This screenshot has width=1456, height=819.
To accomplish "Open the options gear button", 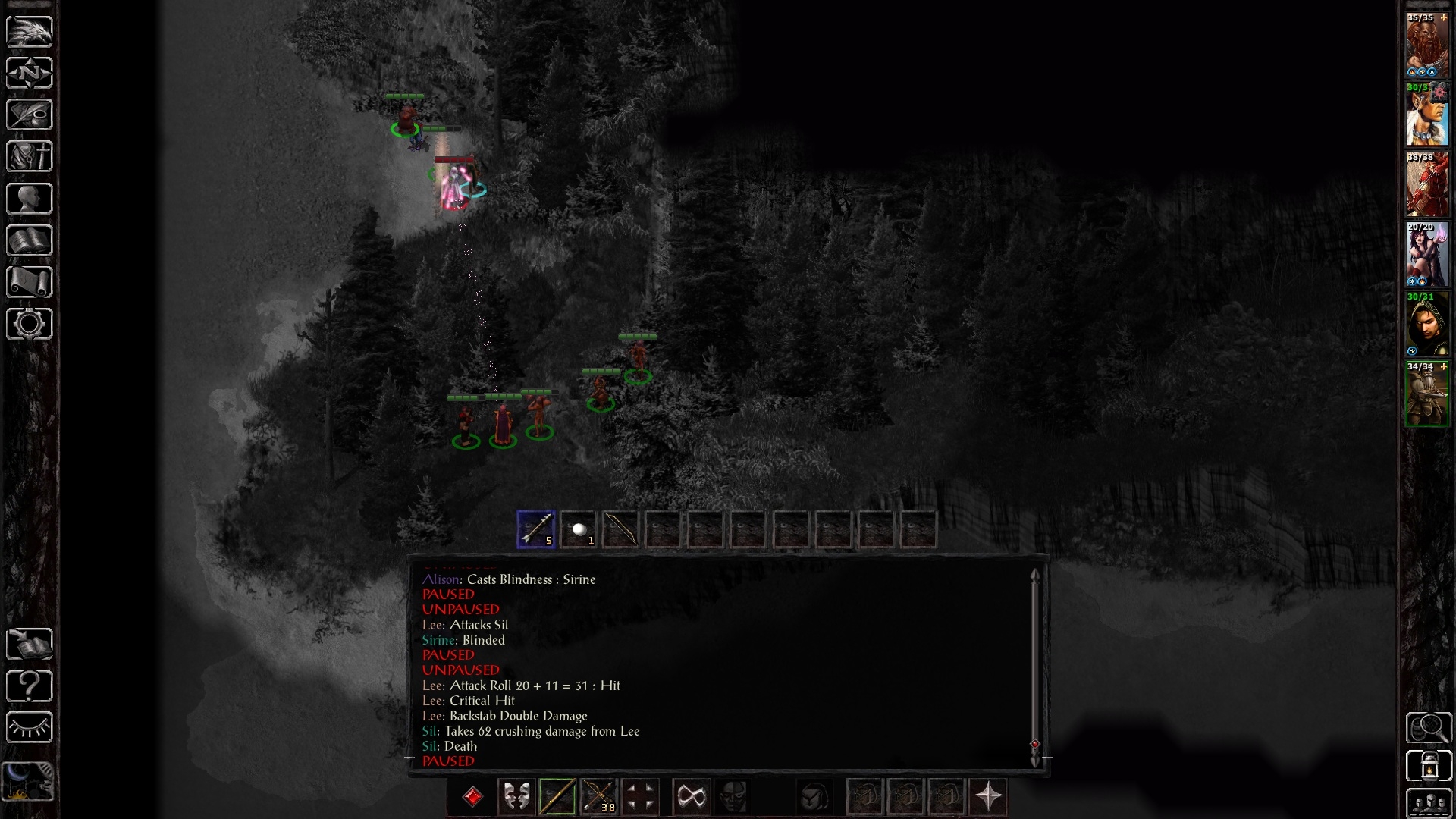I will pyautogui.click(x=30, y=324).
